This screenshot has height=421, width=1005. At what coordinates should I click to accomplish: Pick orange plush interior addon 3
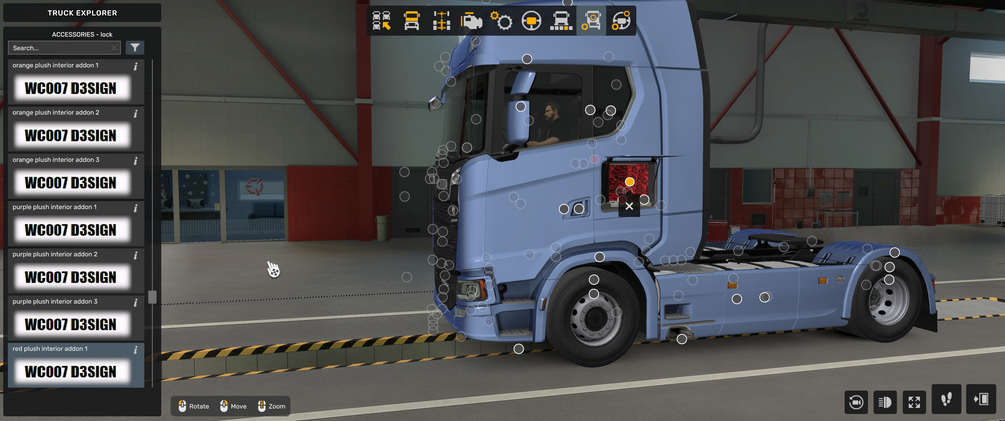point(70,183)
